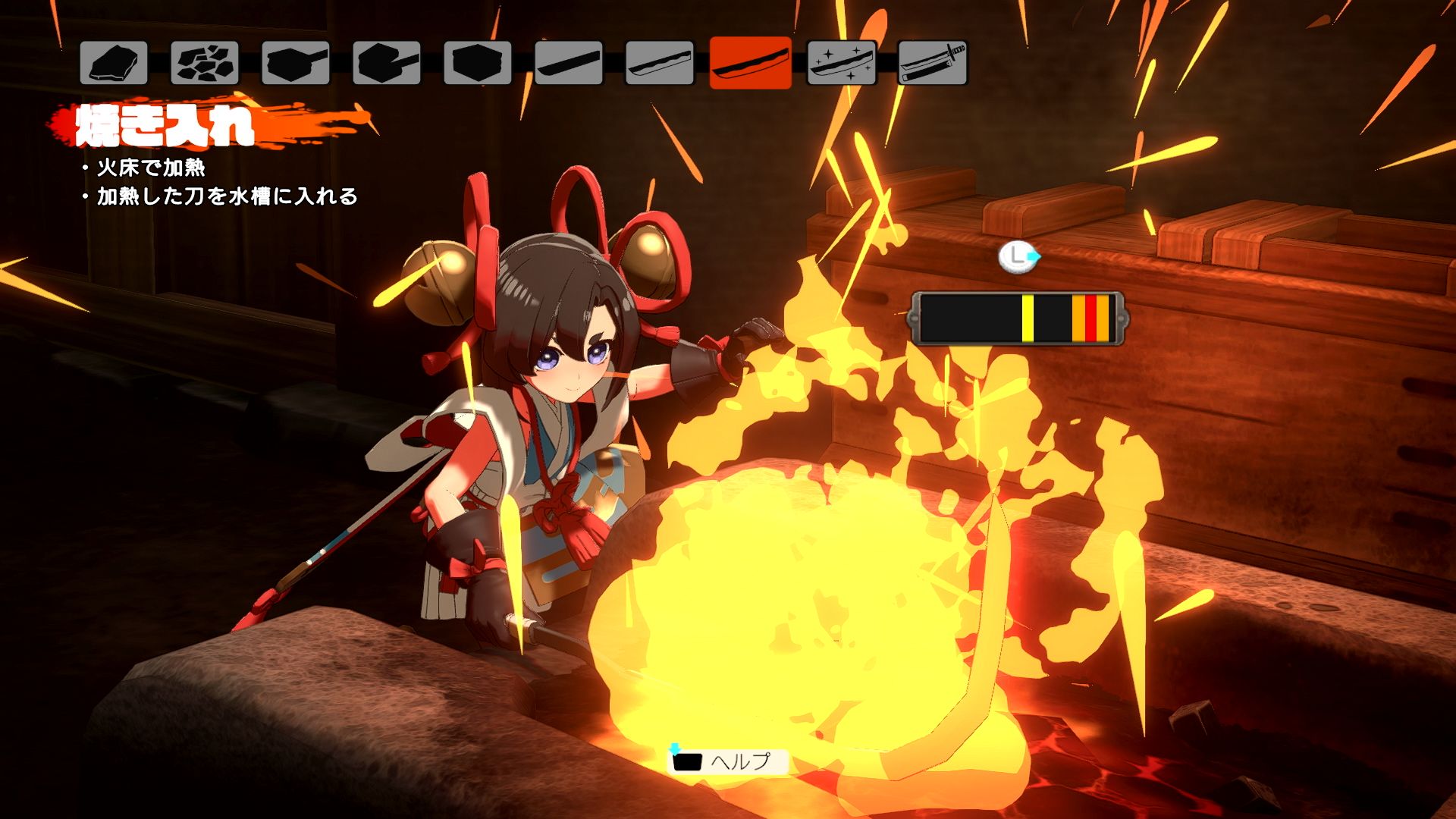This screenshot has width=1456, height=819.
Task: Select the raw steel slab step icon
Action: click(x=114, y=62)
